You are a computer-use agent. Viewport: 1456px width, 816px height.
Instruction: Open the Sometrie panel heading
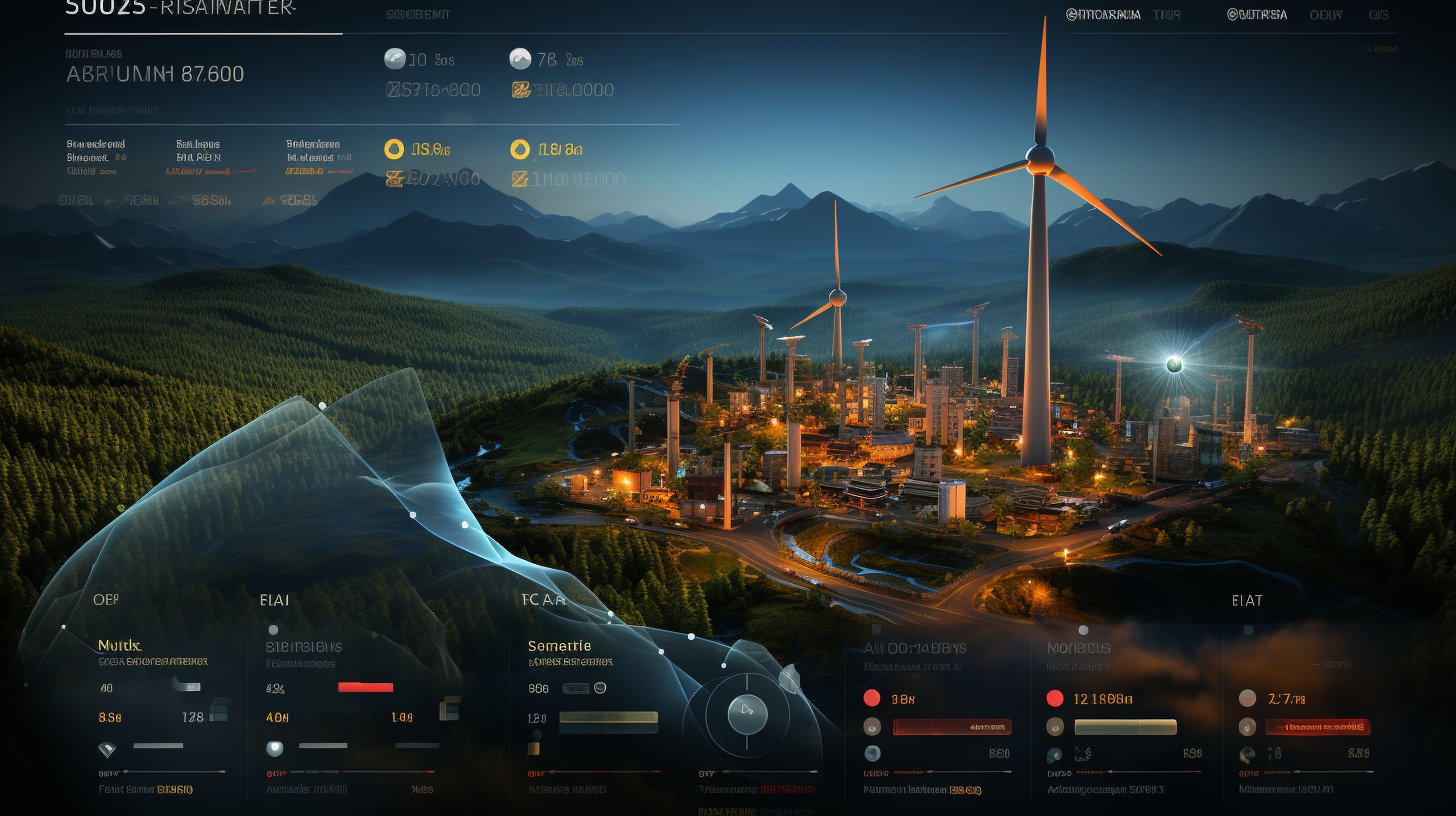pos(559,645)
